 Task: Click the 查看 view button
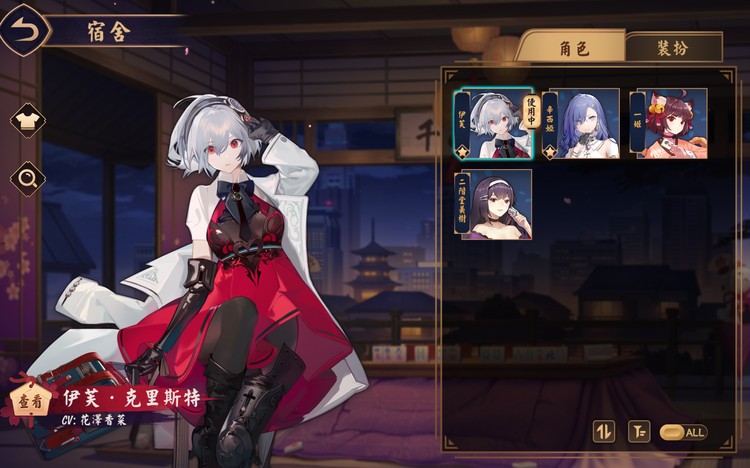click(30, 401)
